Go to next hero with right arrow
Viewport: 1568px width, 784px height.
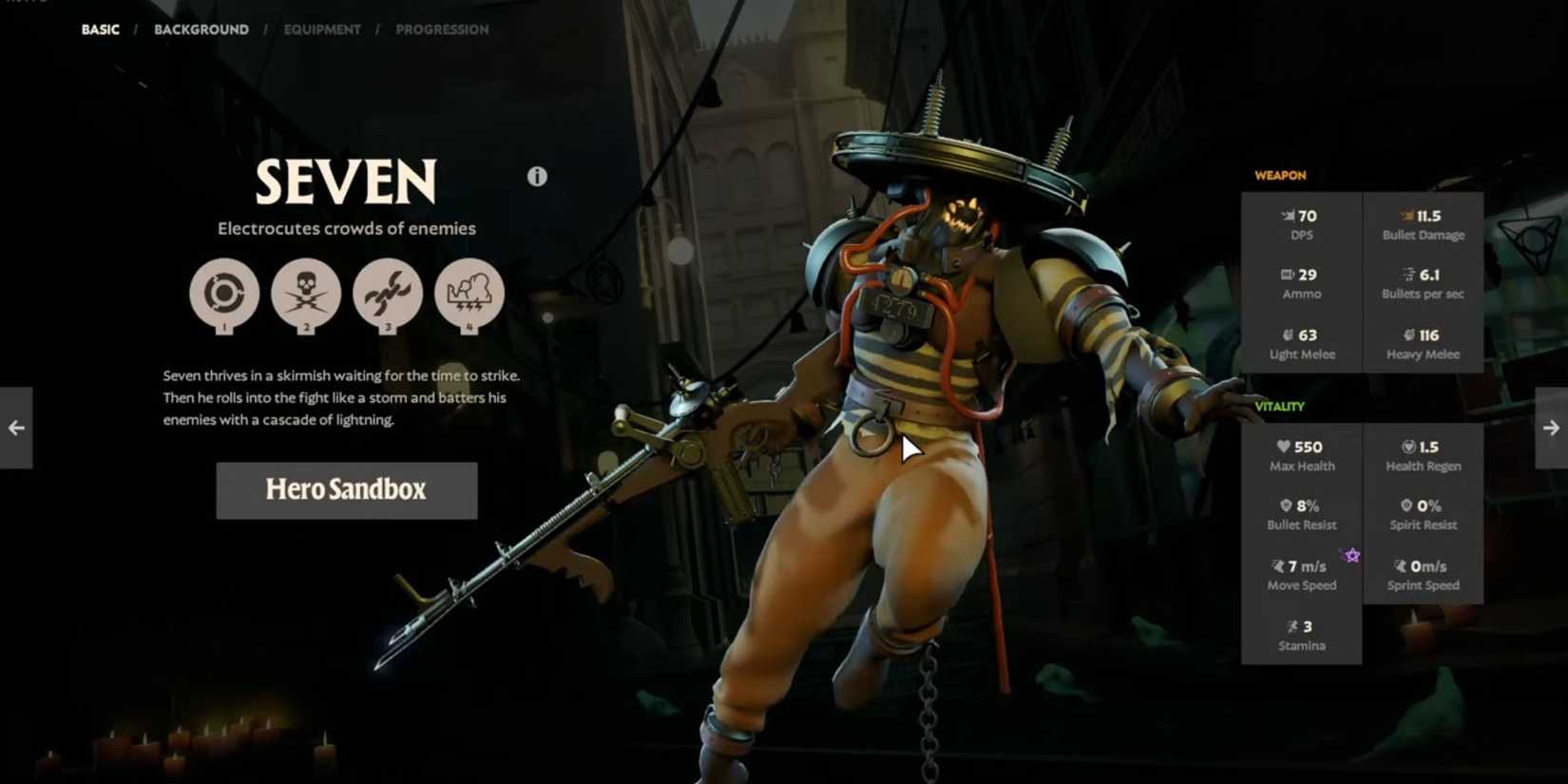(x=1551, y=428)
